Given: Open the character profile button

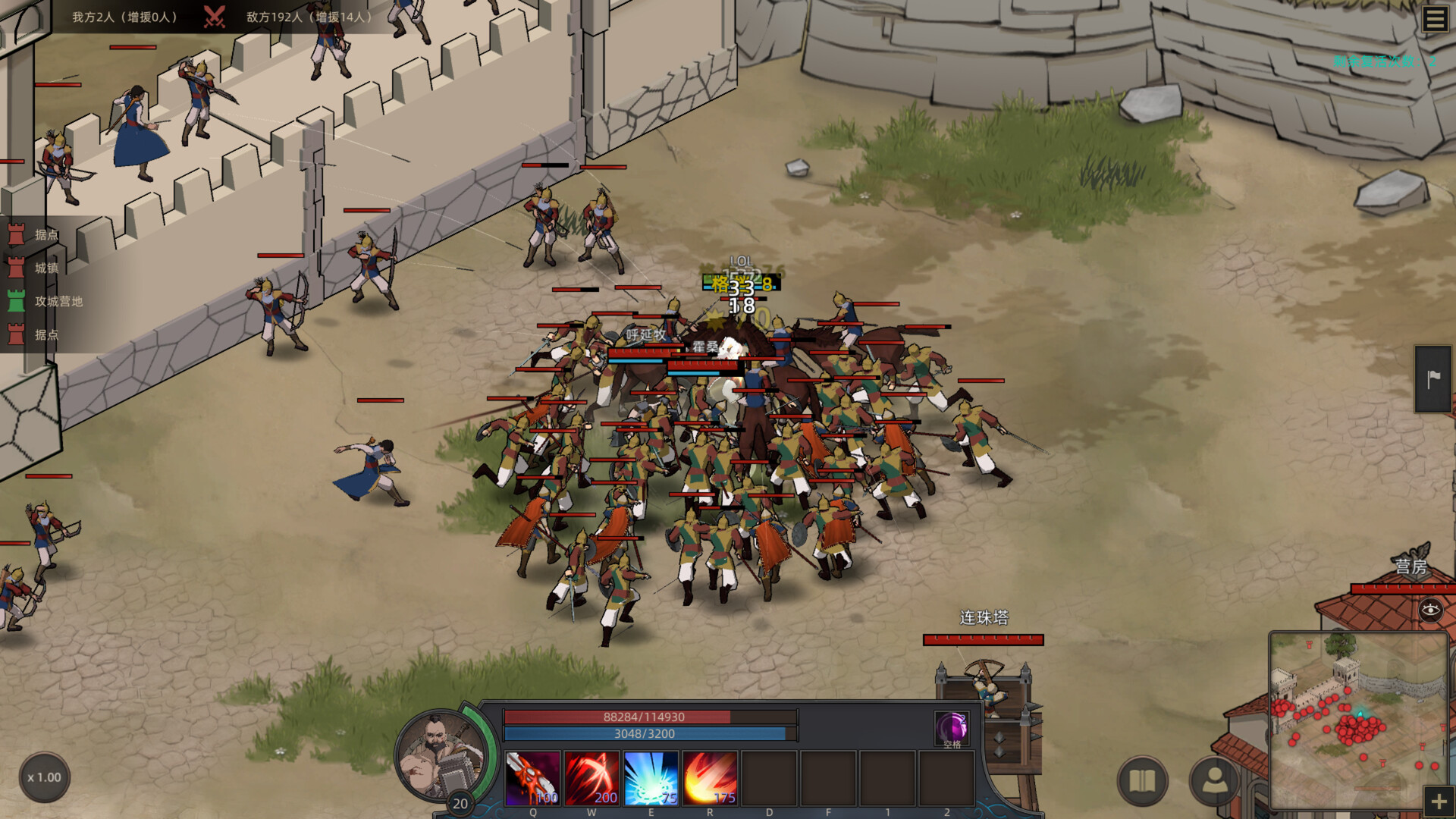Looking at the screenshot, I should tap(1214, 780).
